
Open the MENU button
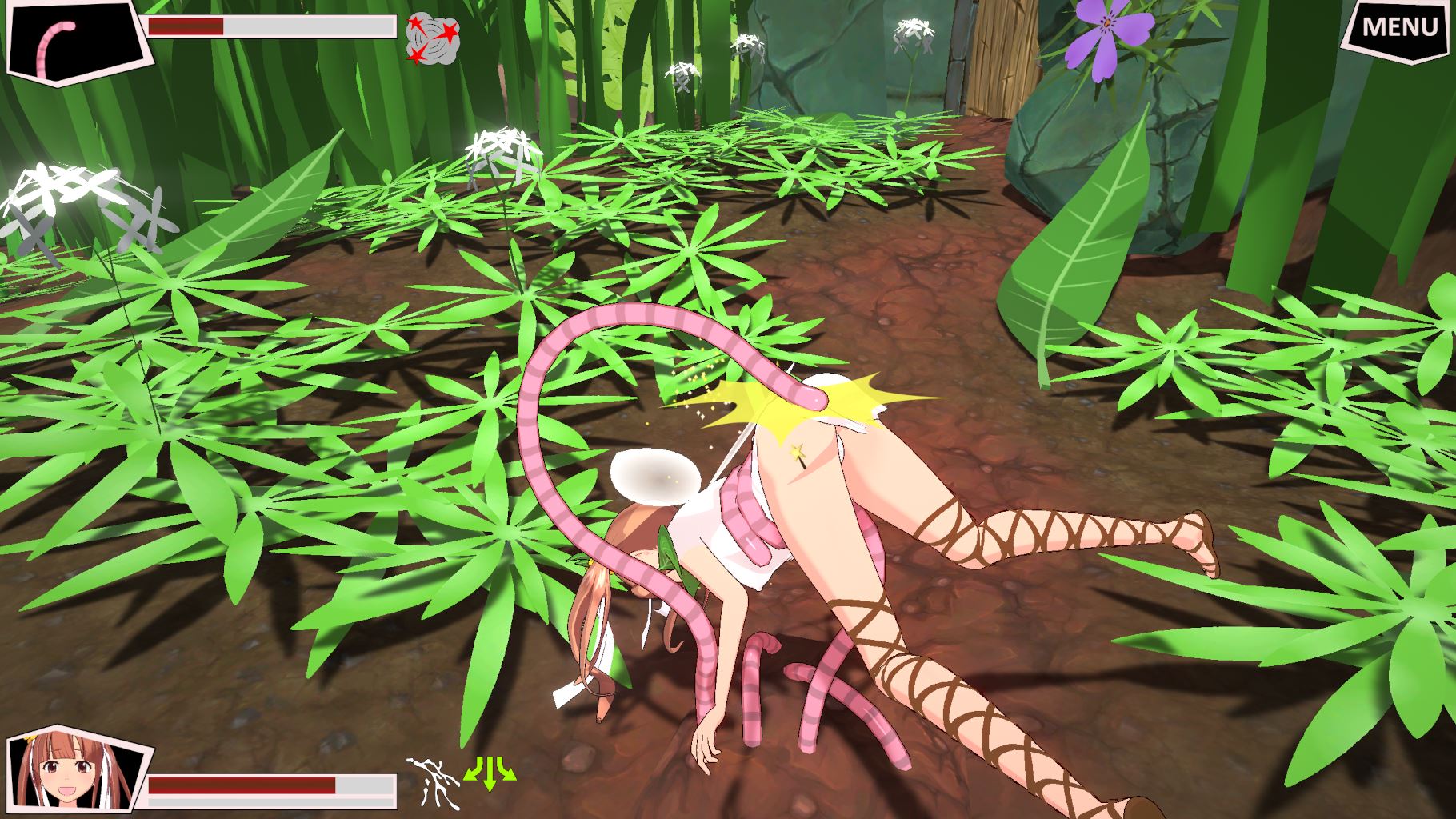tap(1398, 27)
